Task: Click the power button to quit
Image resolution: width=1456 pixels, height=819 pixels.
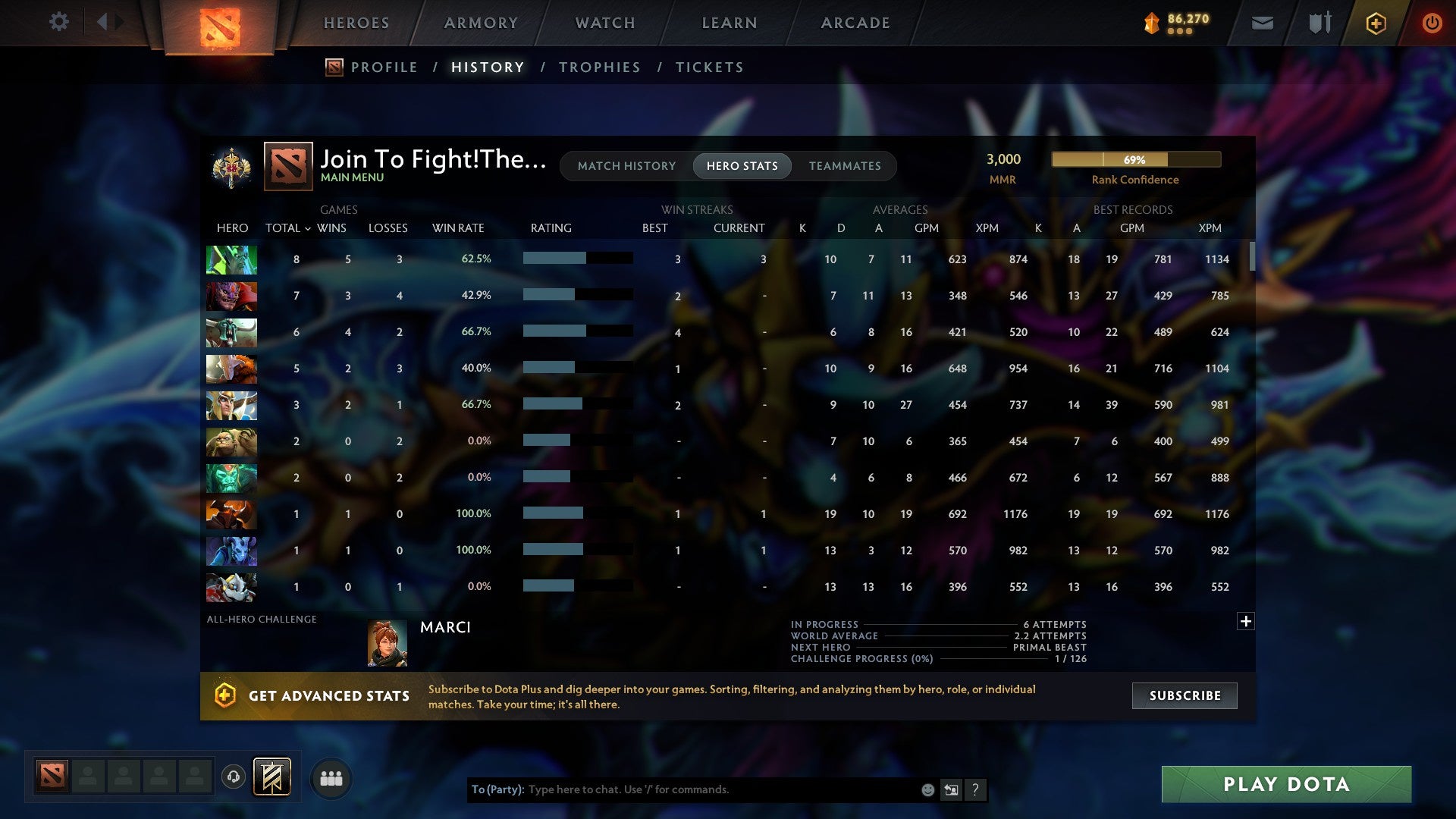Action: click(x=1432, y=23)
